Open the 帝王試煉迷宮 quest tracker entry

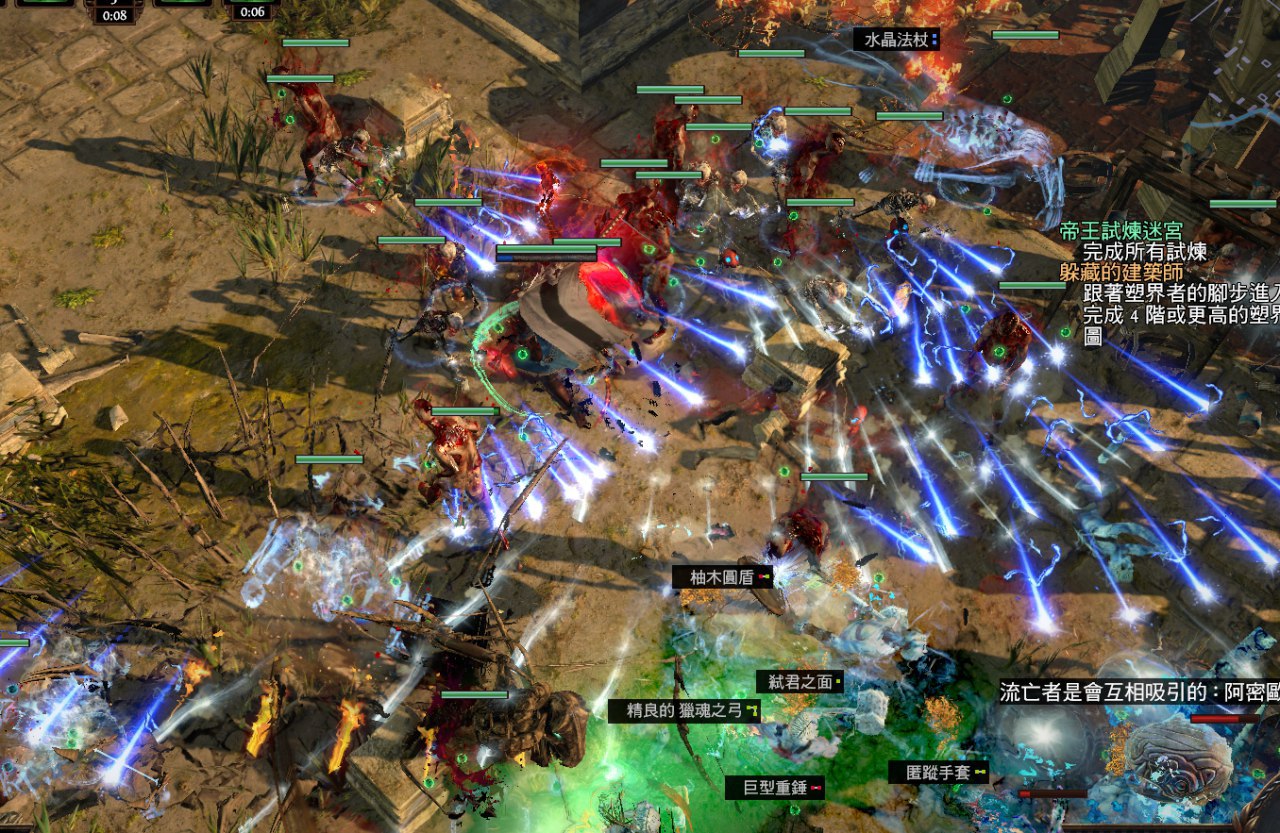(1121, 232)
